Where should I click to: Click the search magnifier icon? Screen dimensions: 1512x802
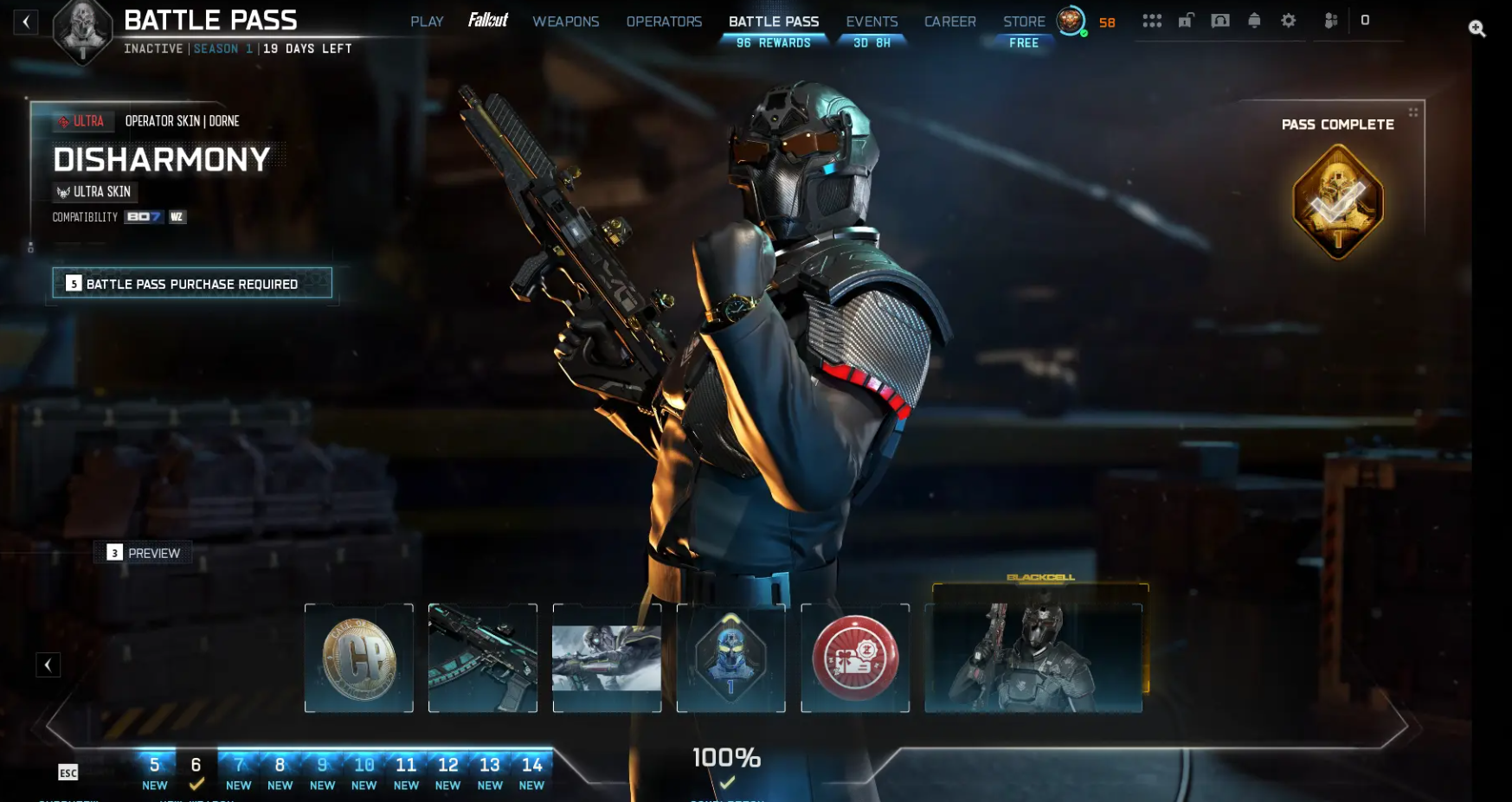pyautogui.click(x=1479, y=27)
